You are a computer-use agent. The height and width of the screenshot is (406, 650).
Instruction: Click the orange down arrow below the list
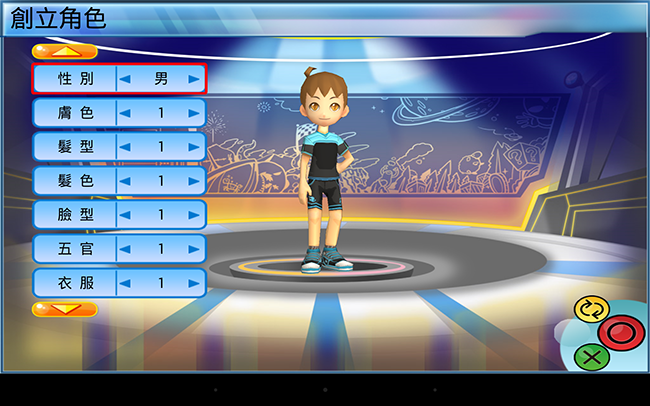coord(64,309)
